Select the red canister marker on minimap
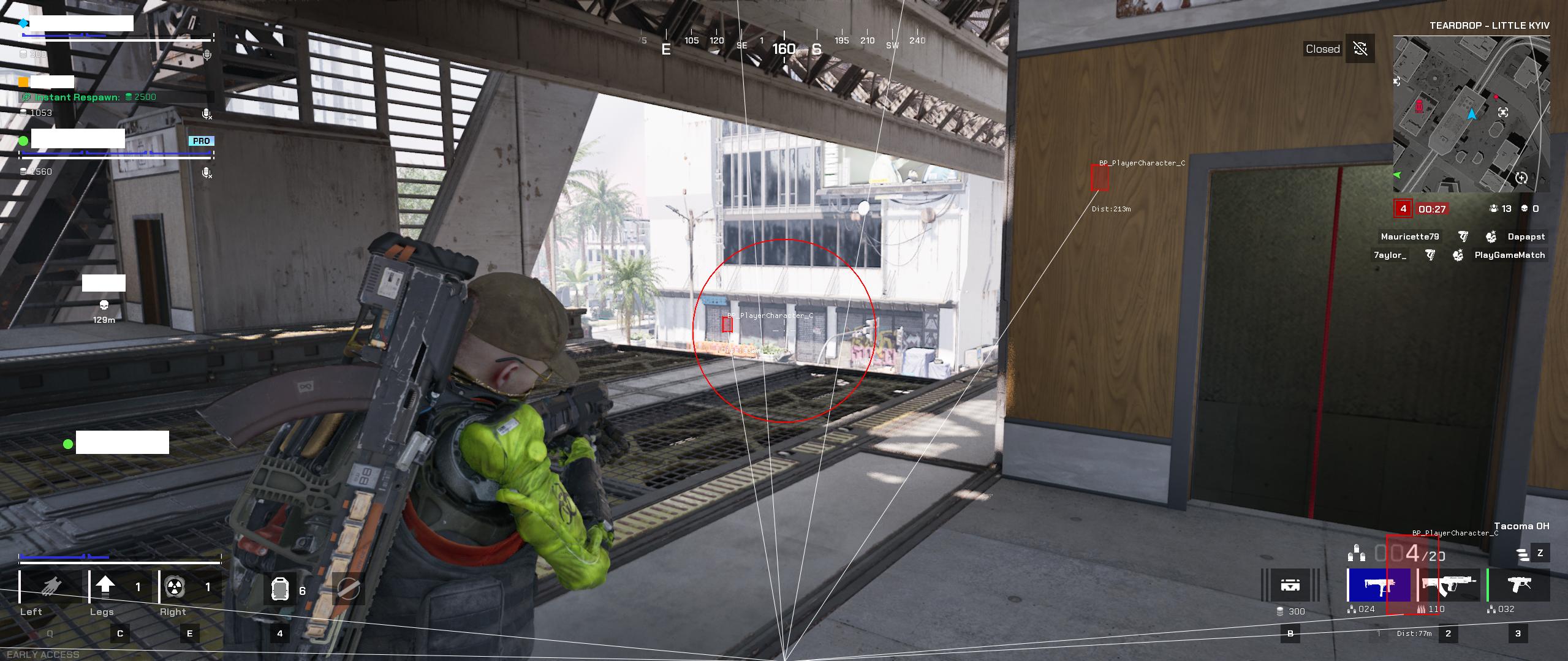Screen dimensions: 1568x661 pyautogui.click(x=1419, y=107)
